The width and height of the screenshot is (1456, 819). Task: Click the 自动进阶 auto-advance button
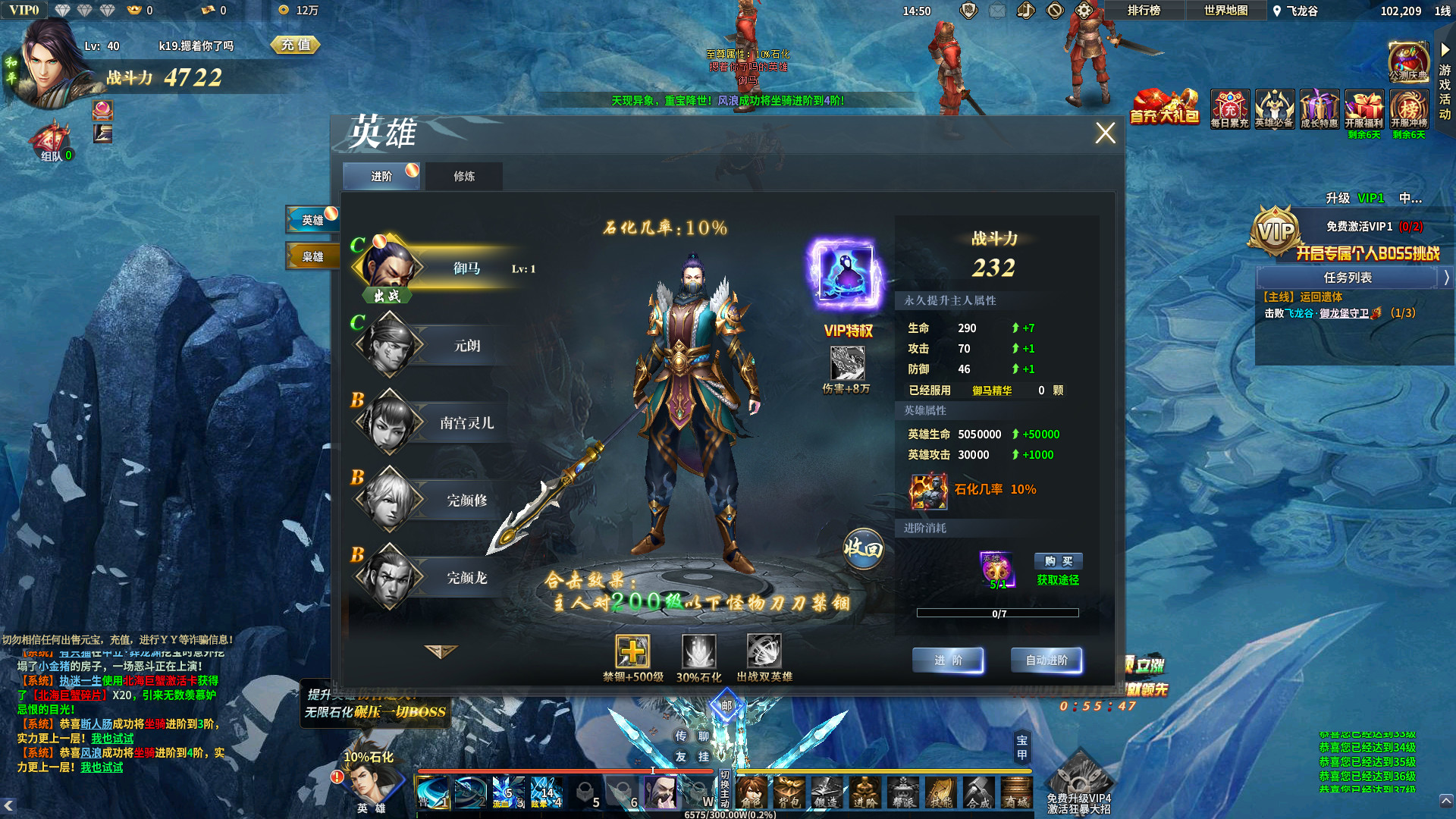1048,660
